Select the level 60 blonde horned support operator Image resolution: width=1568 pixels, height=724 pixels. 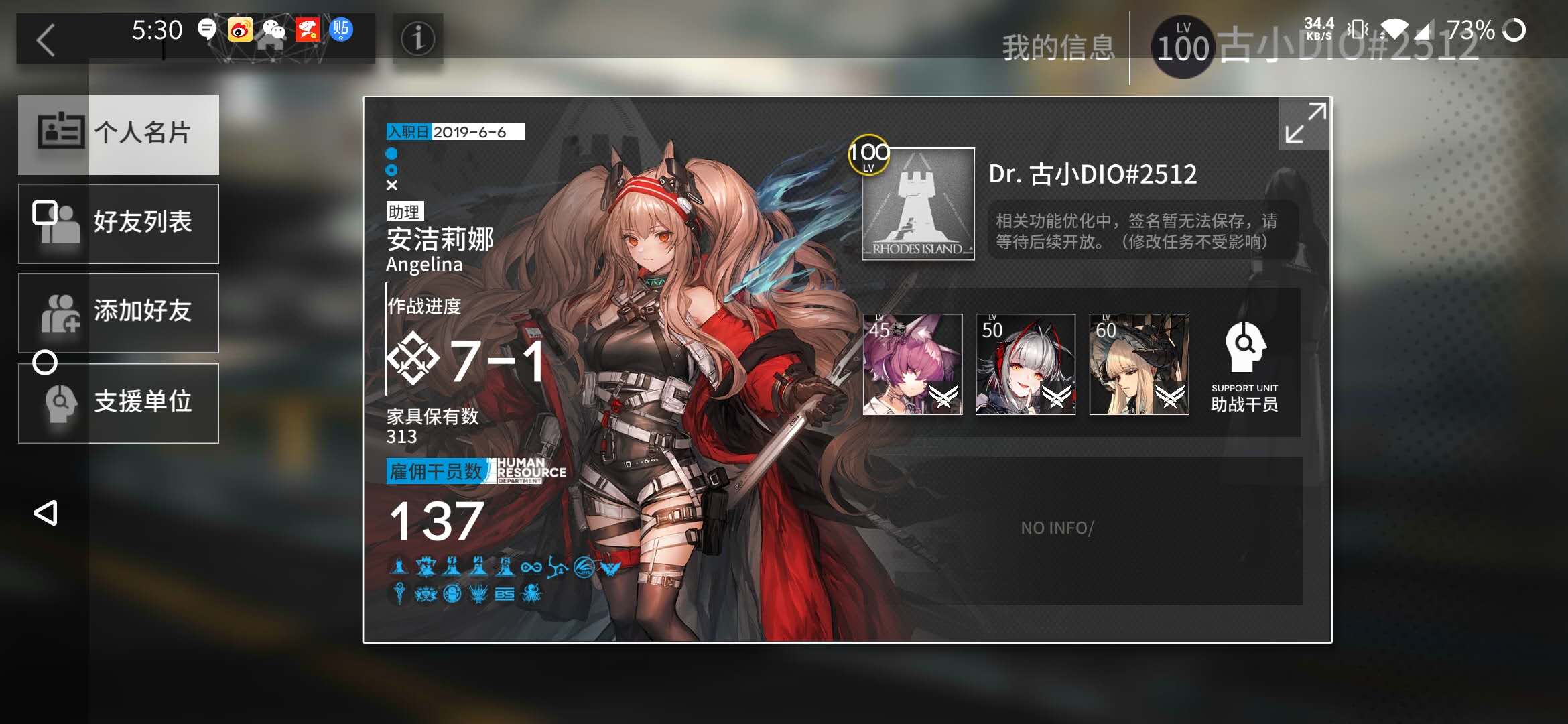(x=1138, y=364)
